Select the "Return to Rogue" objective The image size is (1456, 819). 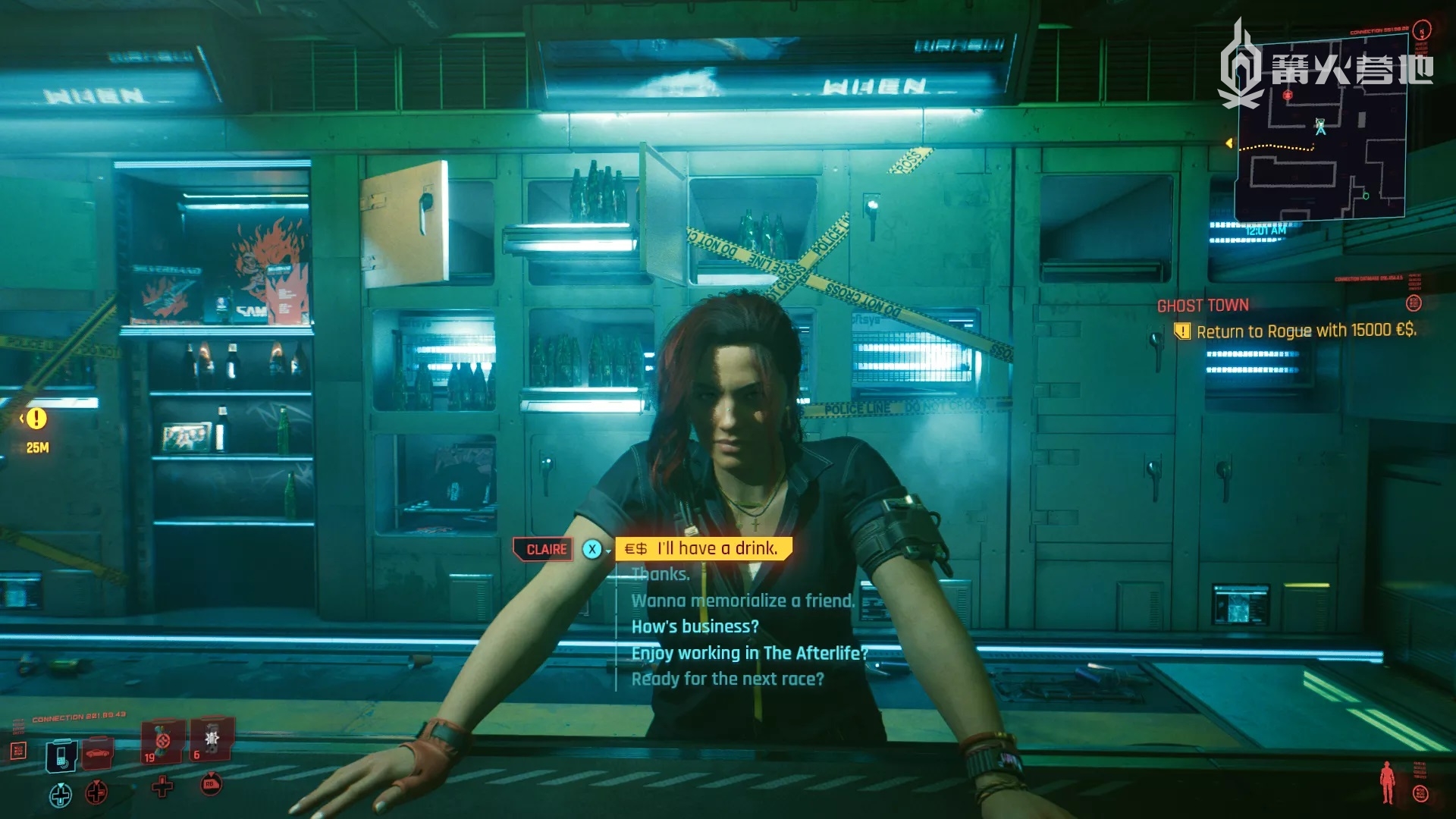click(1305, 331)
